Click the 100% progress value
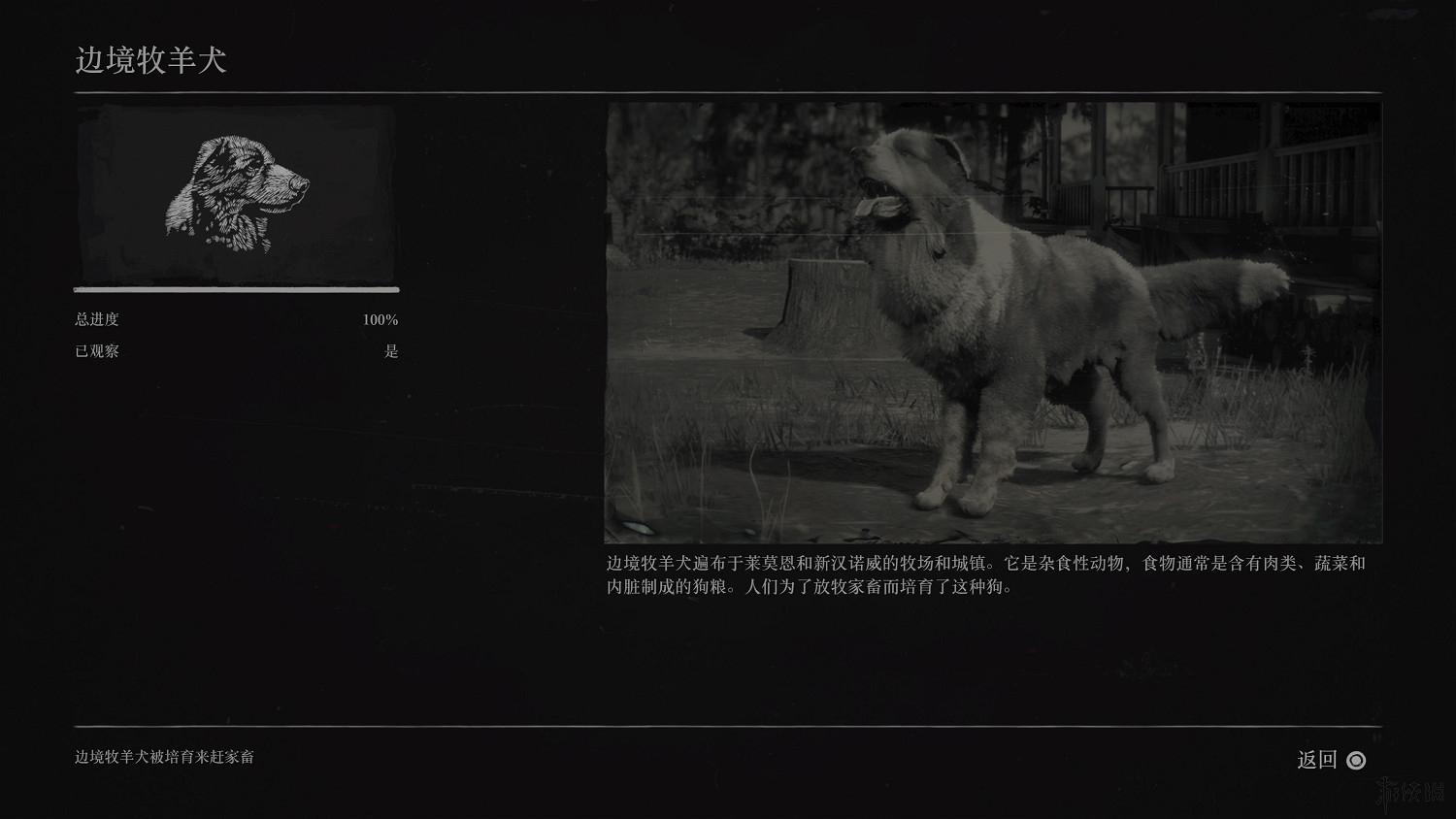1456x819 pixels. pyautogui.click(x=380, y=319)
